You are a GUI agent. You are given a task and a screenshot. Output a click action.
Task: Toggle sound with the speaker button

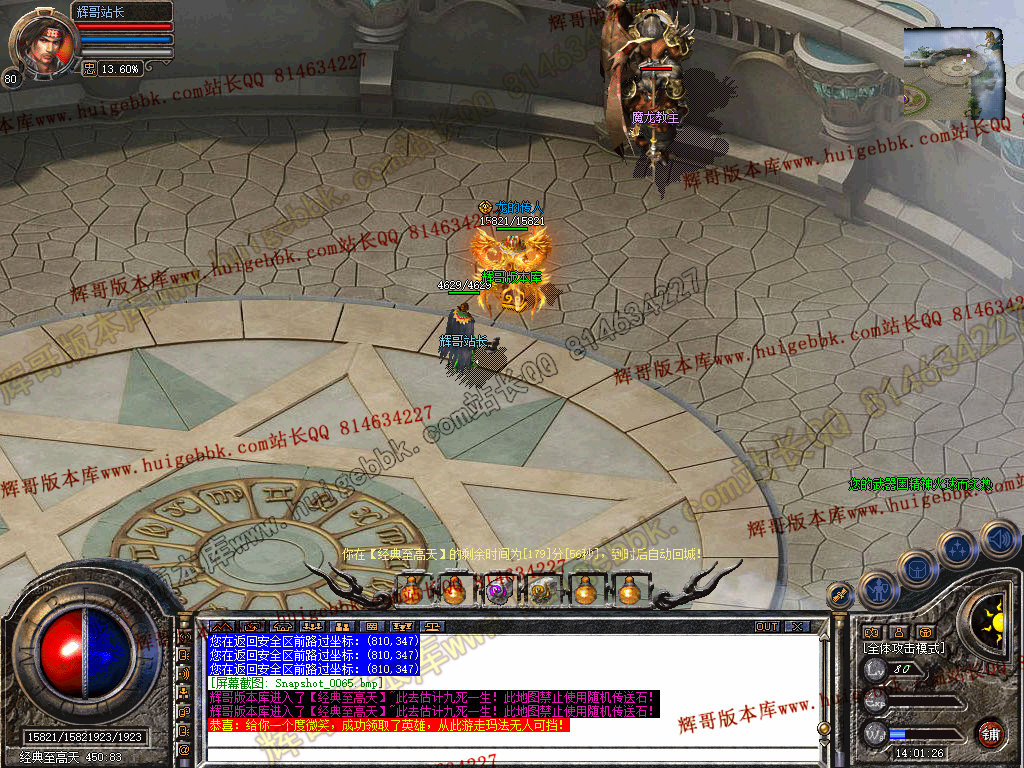pos(998,540)
